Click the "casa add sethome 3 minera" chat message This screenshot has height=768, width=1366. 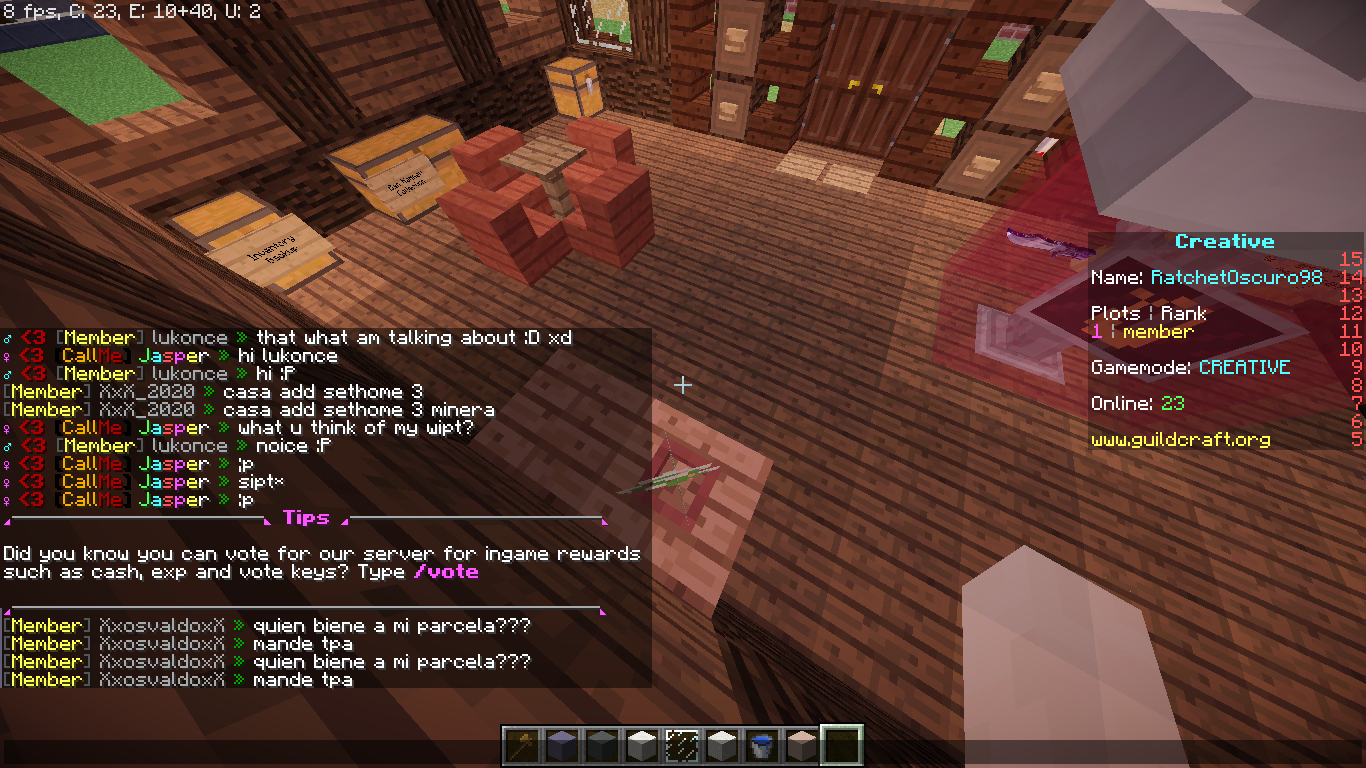358,409
